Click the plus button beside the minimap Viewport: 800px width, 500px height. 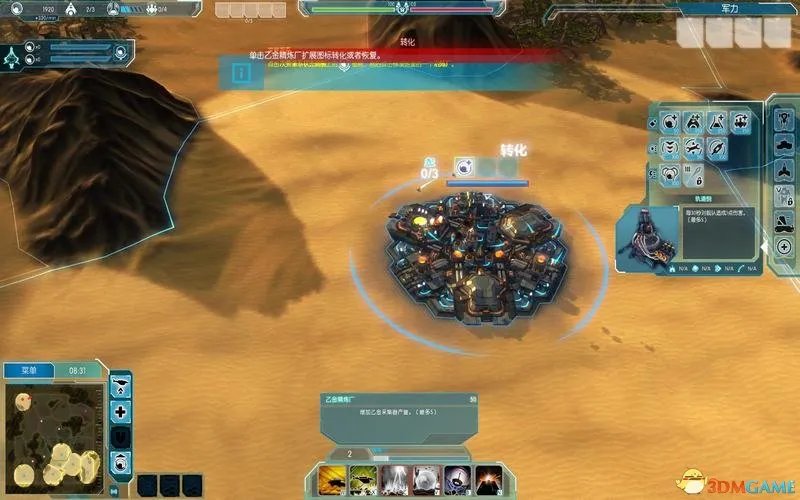point(121,411)
